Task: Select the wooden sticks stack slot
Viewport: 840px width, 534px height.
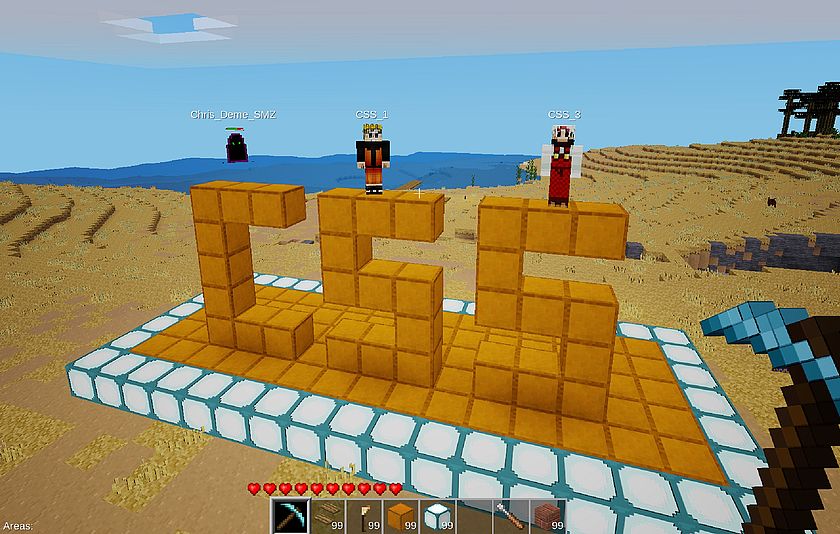Action: tap(326, 516)
